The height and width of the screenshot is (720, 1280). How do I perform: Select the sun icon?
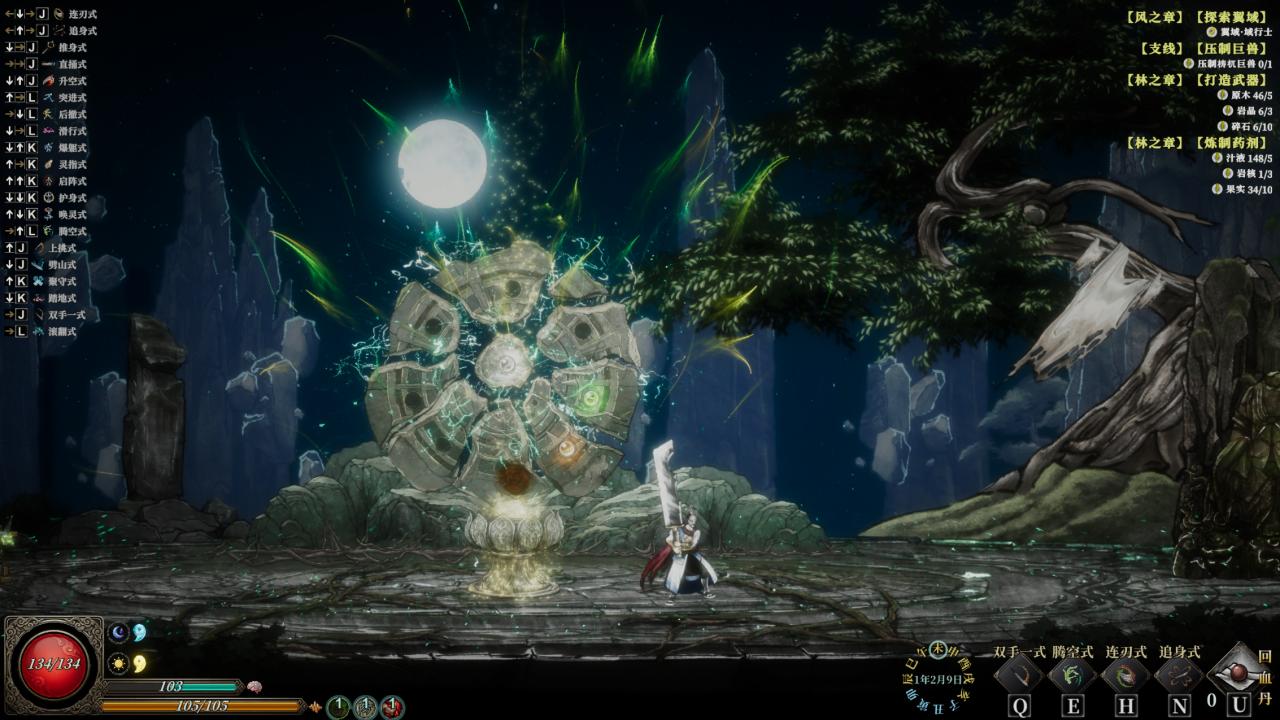coord(119,662)
